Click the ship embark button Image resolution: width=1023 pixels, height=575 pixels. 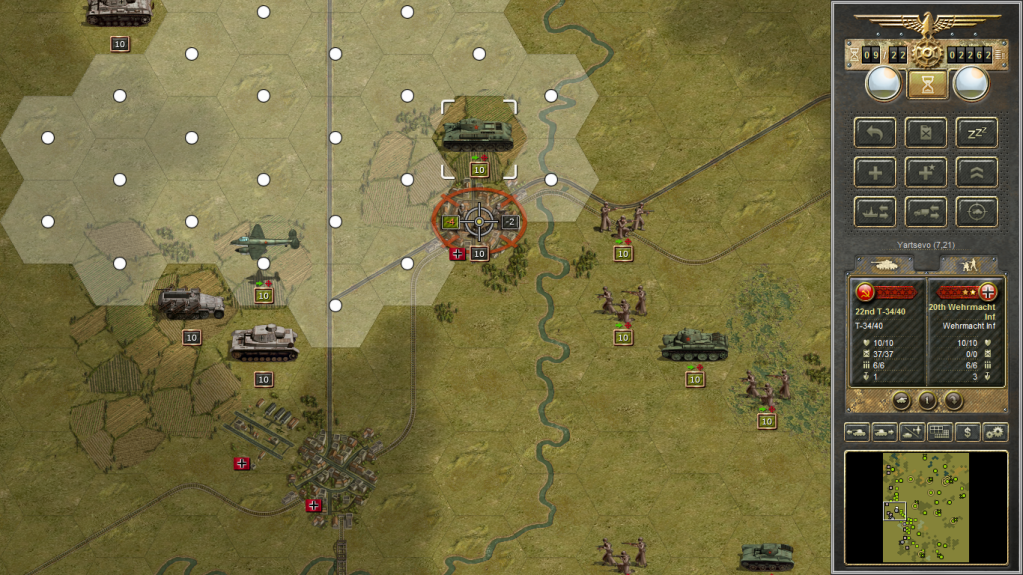point(874,211)
